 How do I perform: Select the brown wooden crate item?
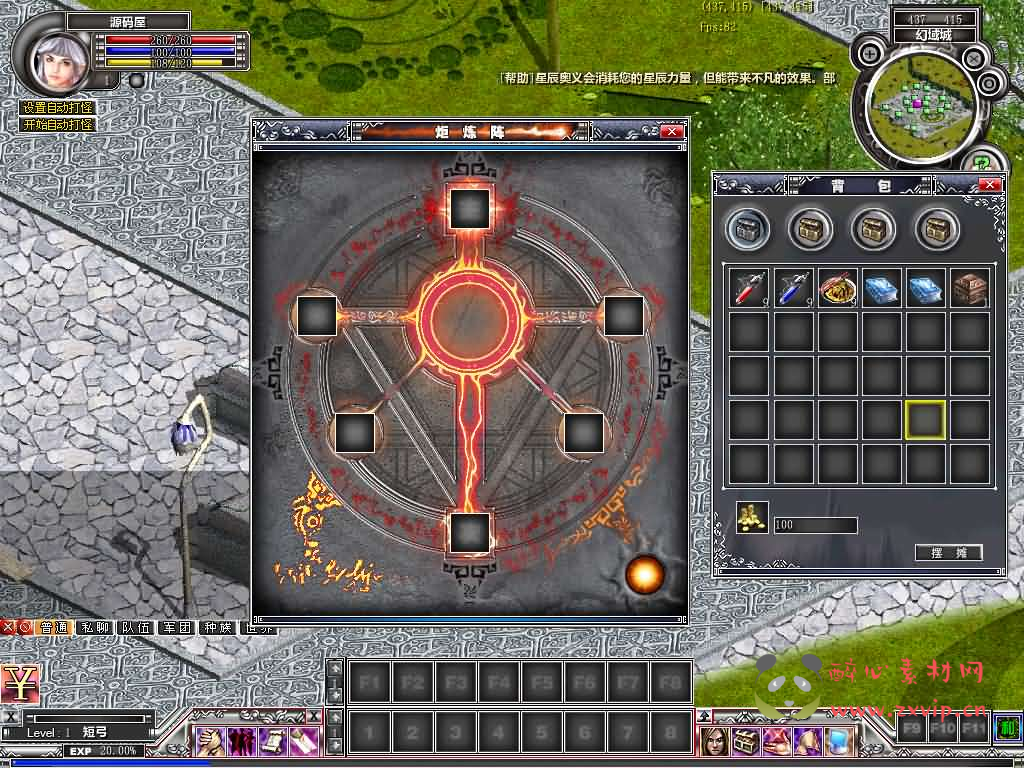970,288
